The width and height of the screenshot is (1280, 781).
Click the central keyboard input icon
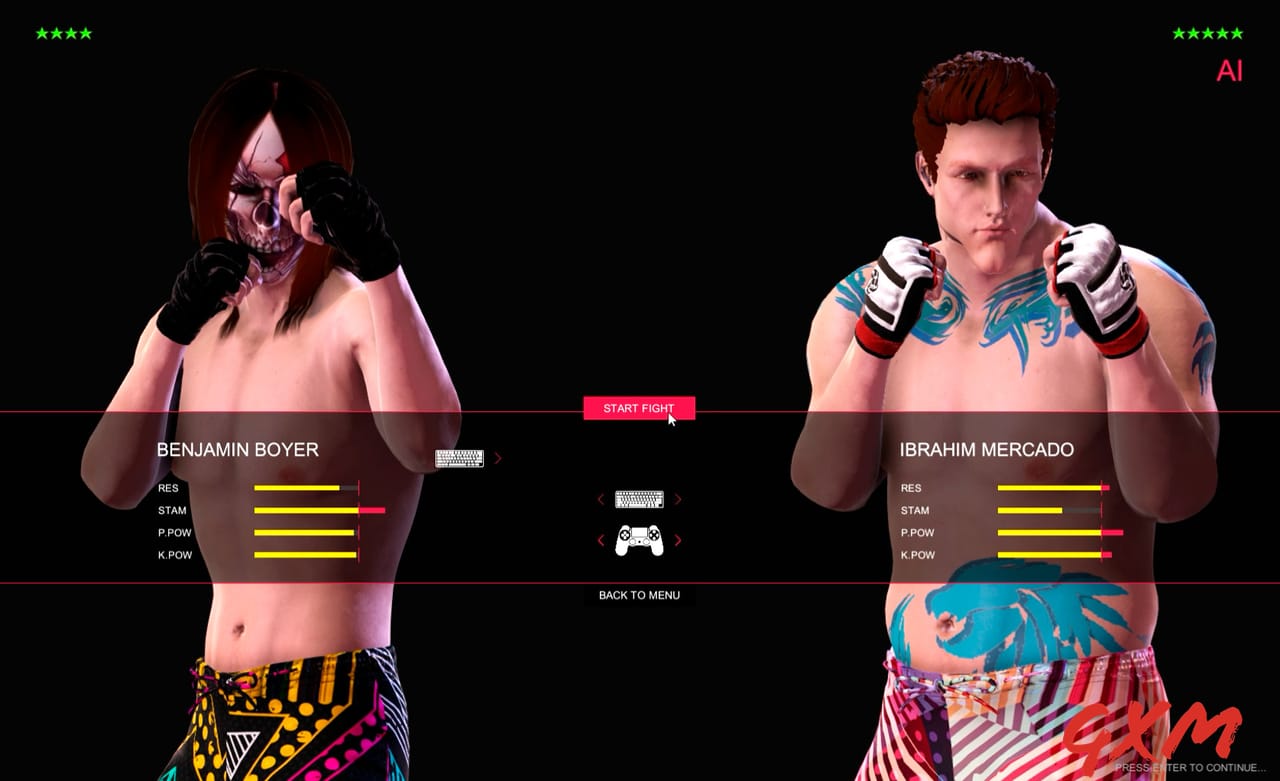639,499
